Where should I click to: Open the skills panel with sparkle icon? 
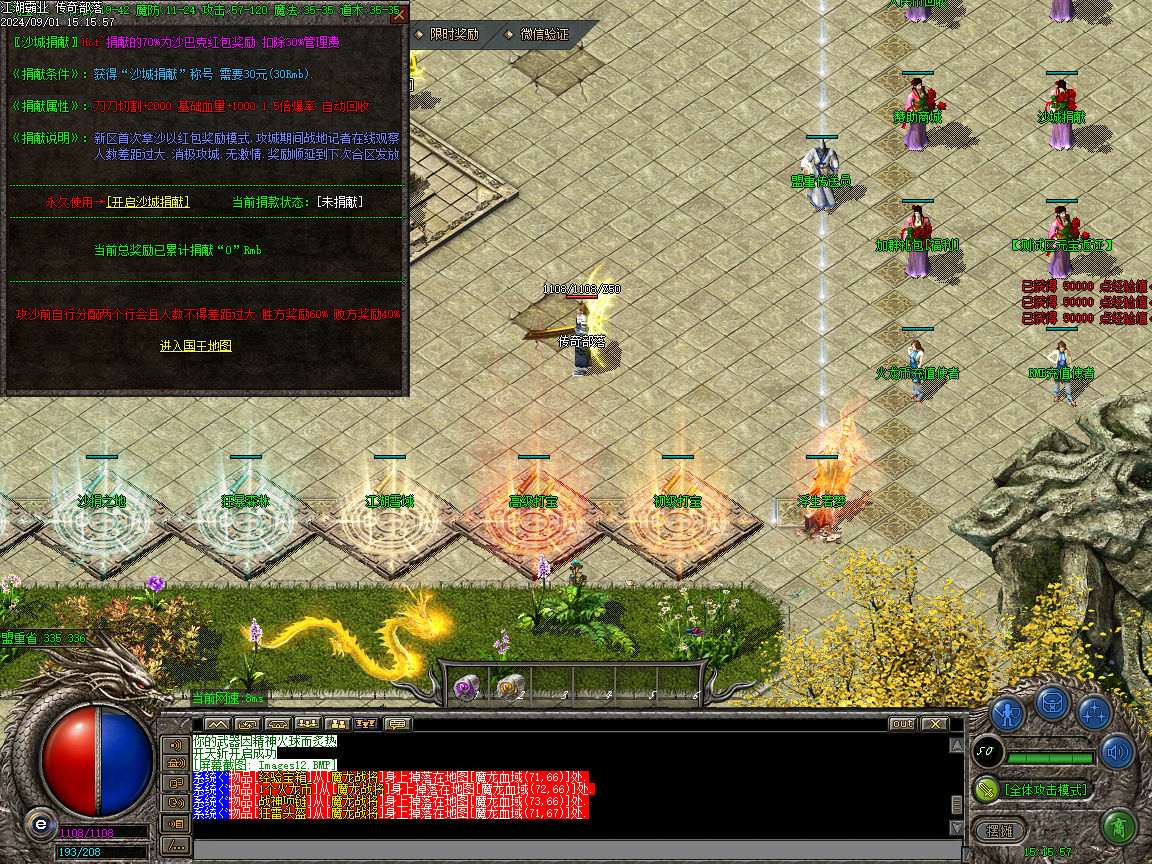pyautogui.click(x=1094, y=712)
